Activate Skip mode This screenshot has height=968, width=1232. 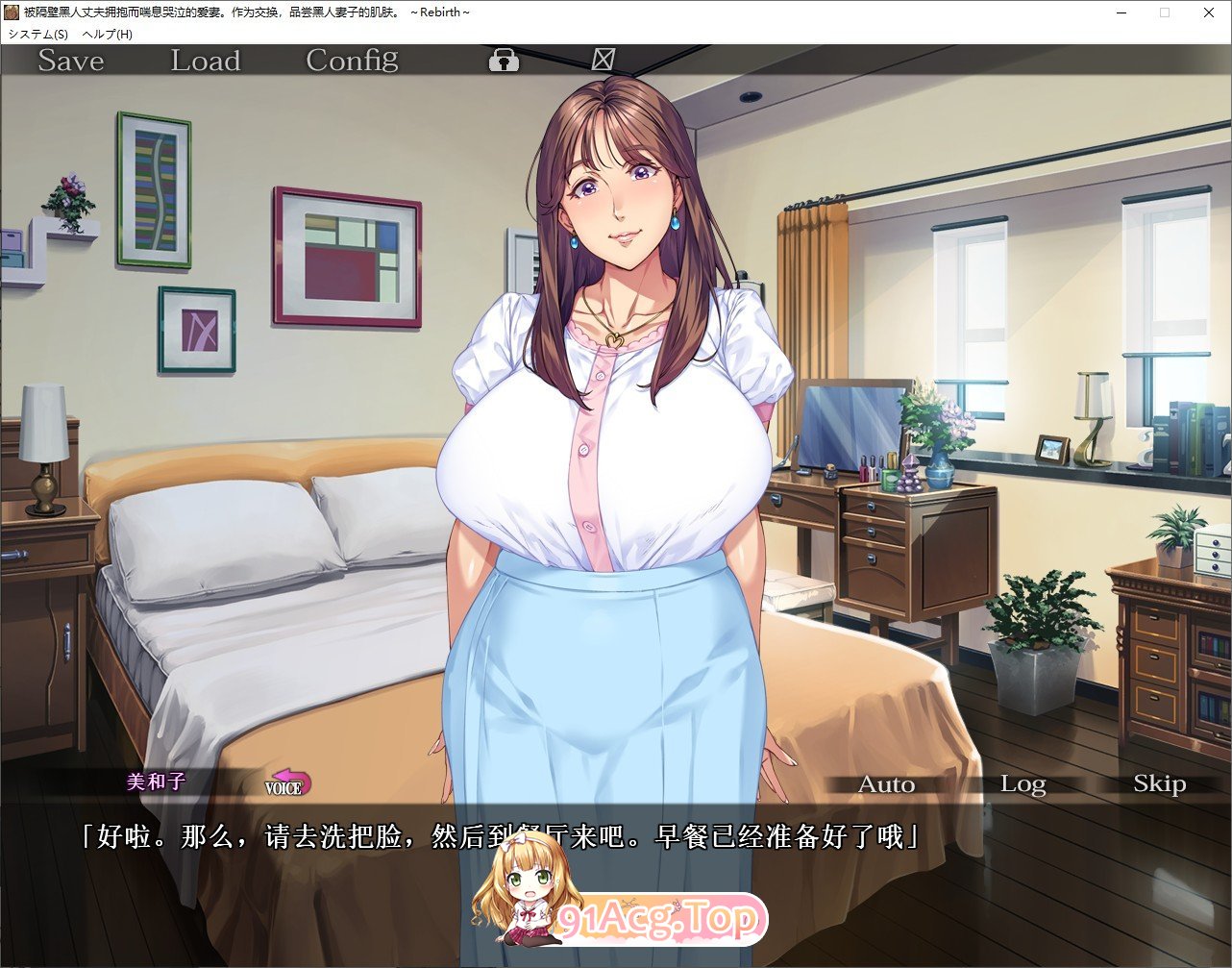1159,784
